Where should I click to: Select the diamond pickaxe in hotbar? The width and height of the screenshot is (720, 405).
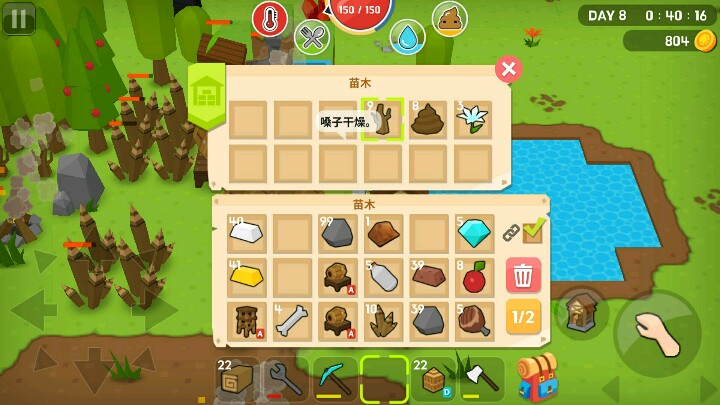[335, 379]
